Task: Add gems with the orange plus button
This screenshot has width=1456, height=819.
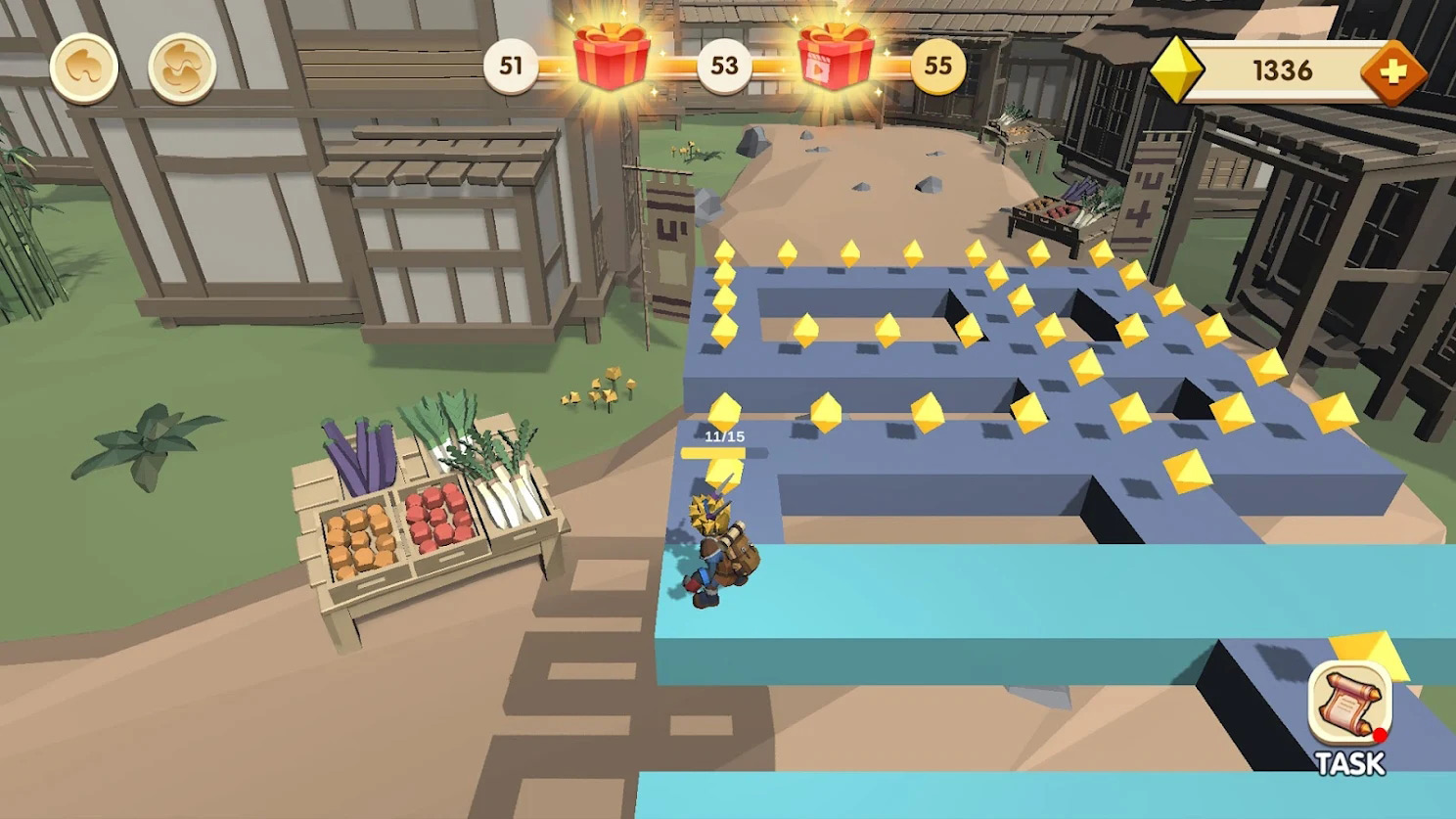Action: tap(1393, 71)
